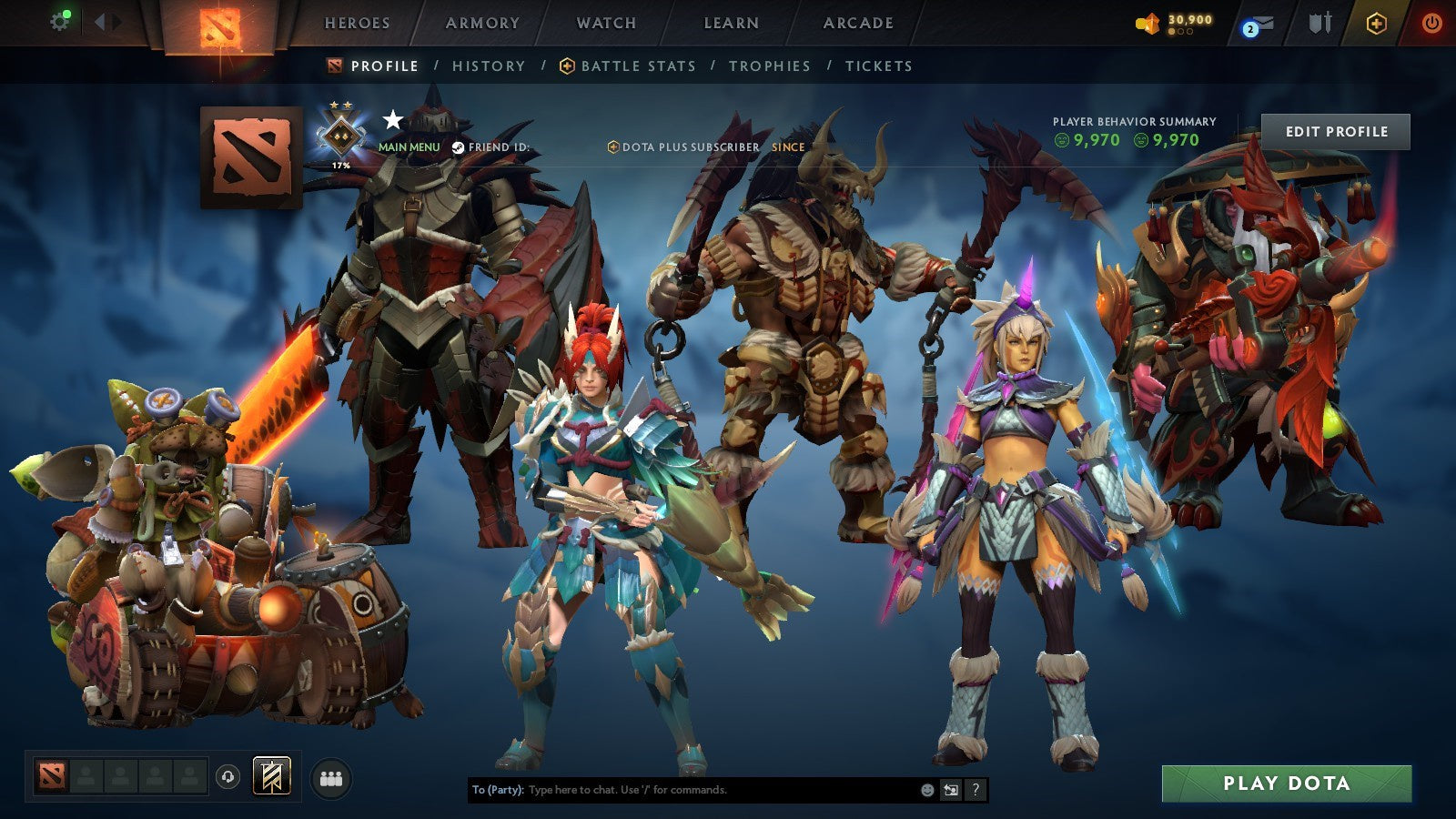Open the gold guild banner near party slots
The width and height of the screenshot is (1456, 819).
(271, 775)
